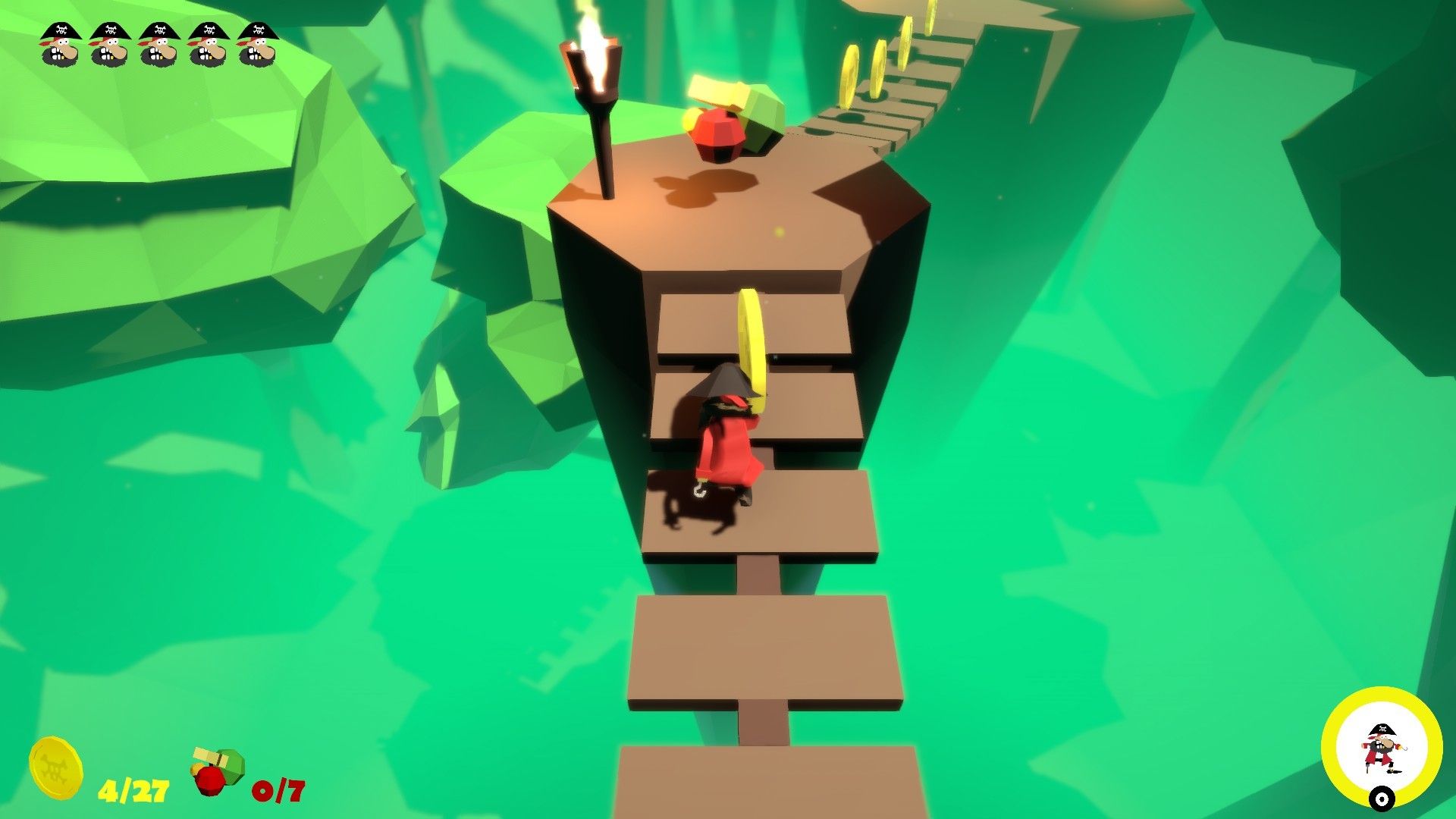Click the red pirate character on the steps
The height and width of the screenshot is (819, 1456).
click(x=728, y=432)
